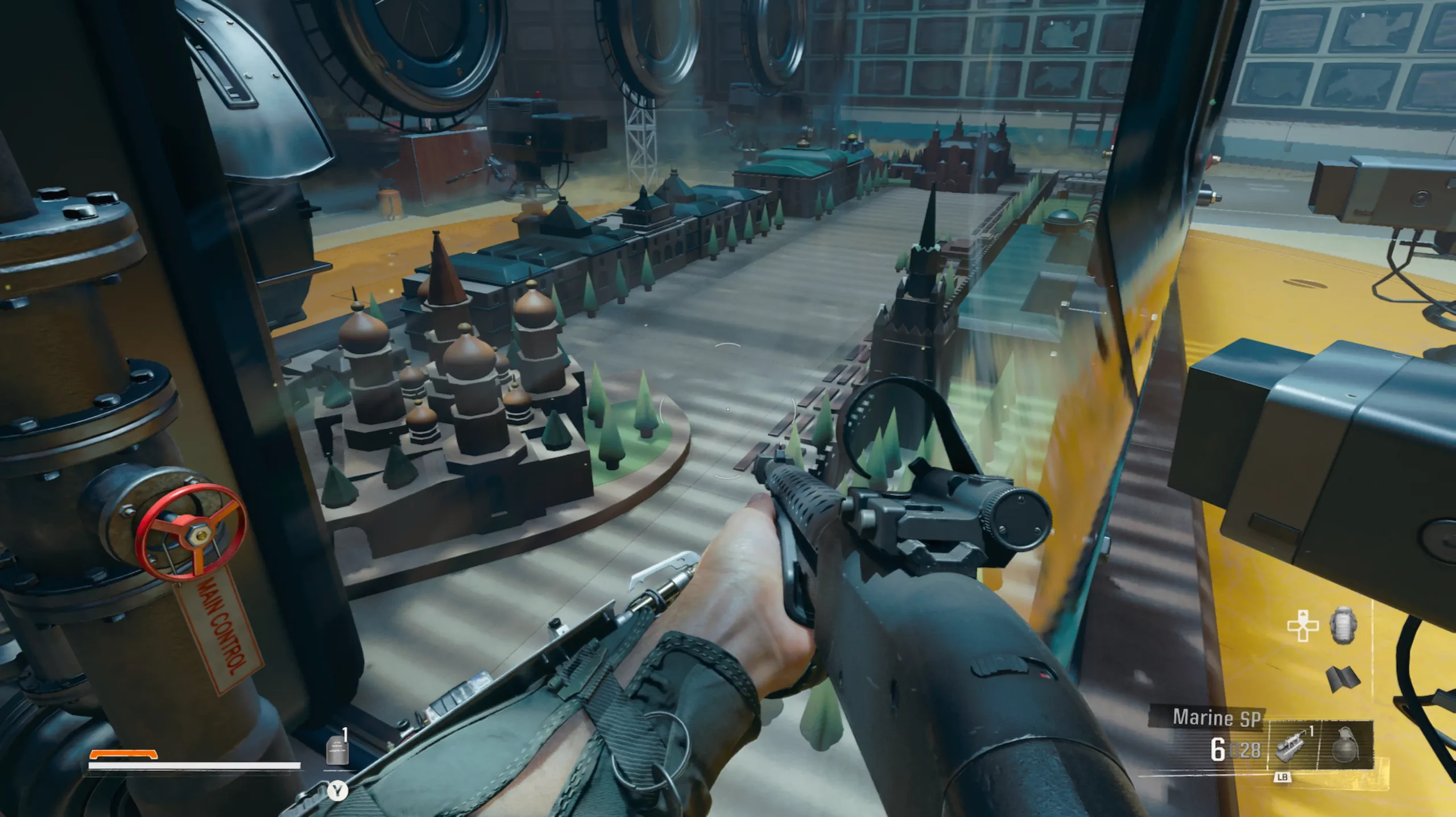
Task: Choose the frag grenade slot
Action: pos(1345,744)
